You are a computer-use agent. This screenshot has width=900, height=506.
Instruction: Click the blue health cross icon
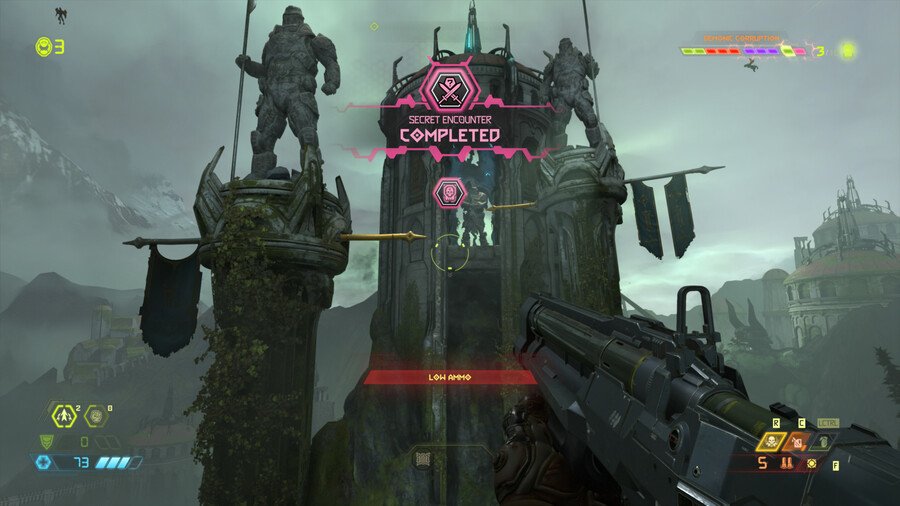41,462
